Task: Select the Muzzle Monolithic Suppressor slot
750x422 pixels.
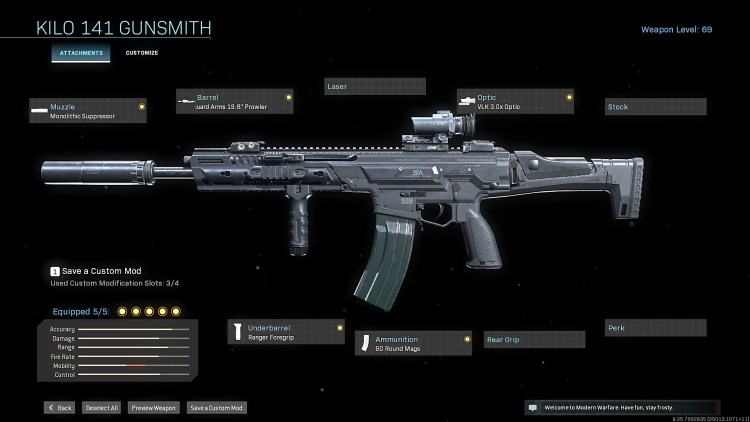Action: point(88,110)
